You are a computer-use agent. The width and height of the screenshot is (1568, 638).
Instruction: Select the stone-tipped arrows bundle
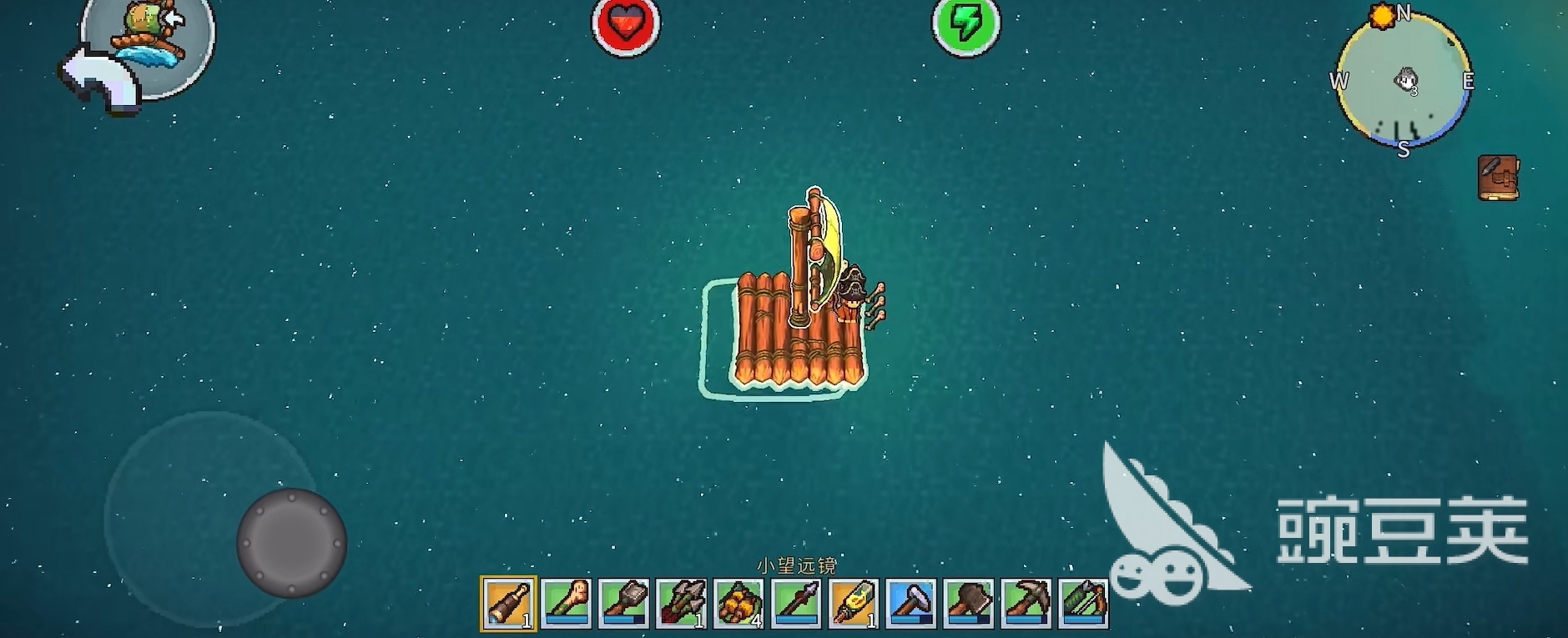pyautogui.click(x=682, y=603)
